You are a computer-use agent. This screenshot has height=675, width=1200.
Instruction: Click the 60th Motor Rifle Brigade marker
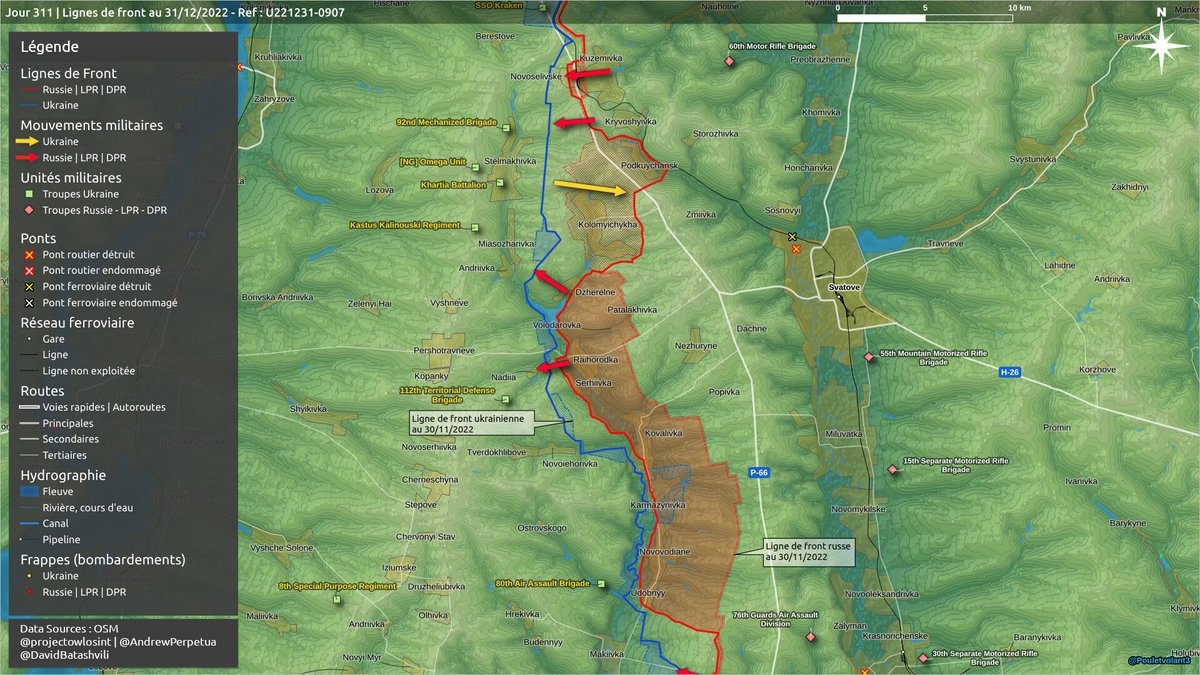(x=729, y=62)
